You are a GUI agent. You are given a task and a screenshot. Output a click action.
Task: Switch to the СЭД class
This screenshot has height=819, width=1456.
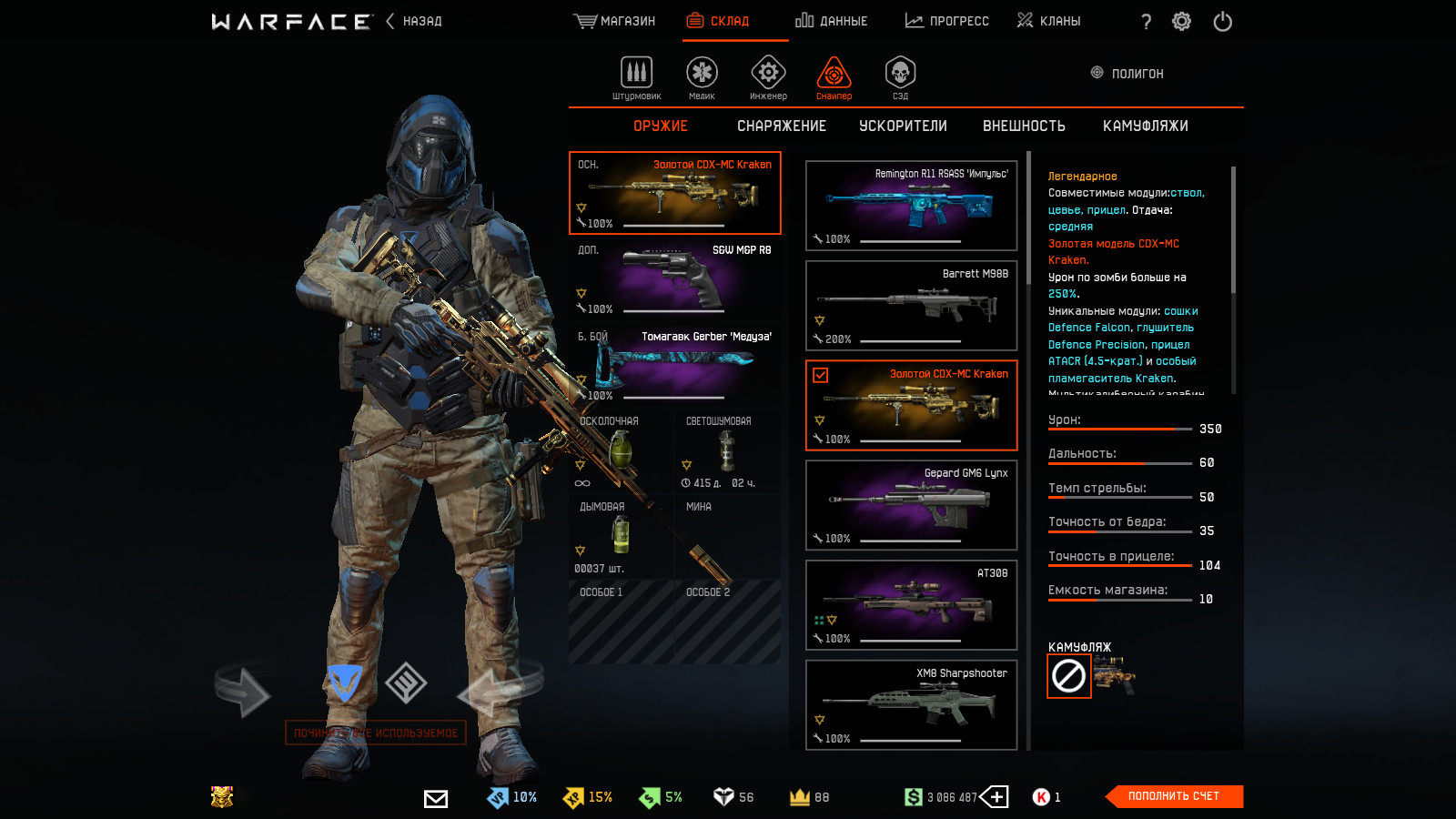900,76
